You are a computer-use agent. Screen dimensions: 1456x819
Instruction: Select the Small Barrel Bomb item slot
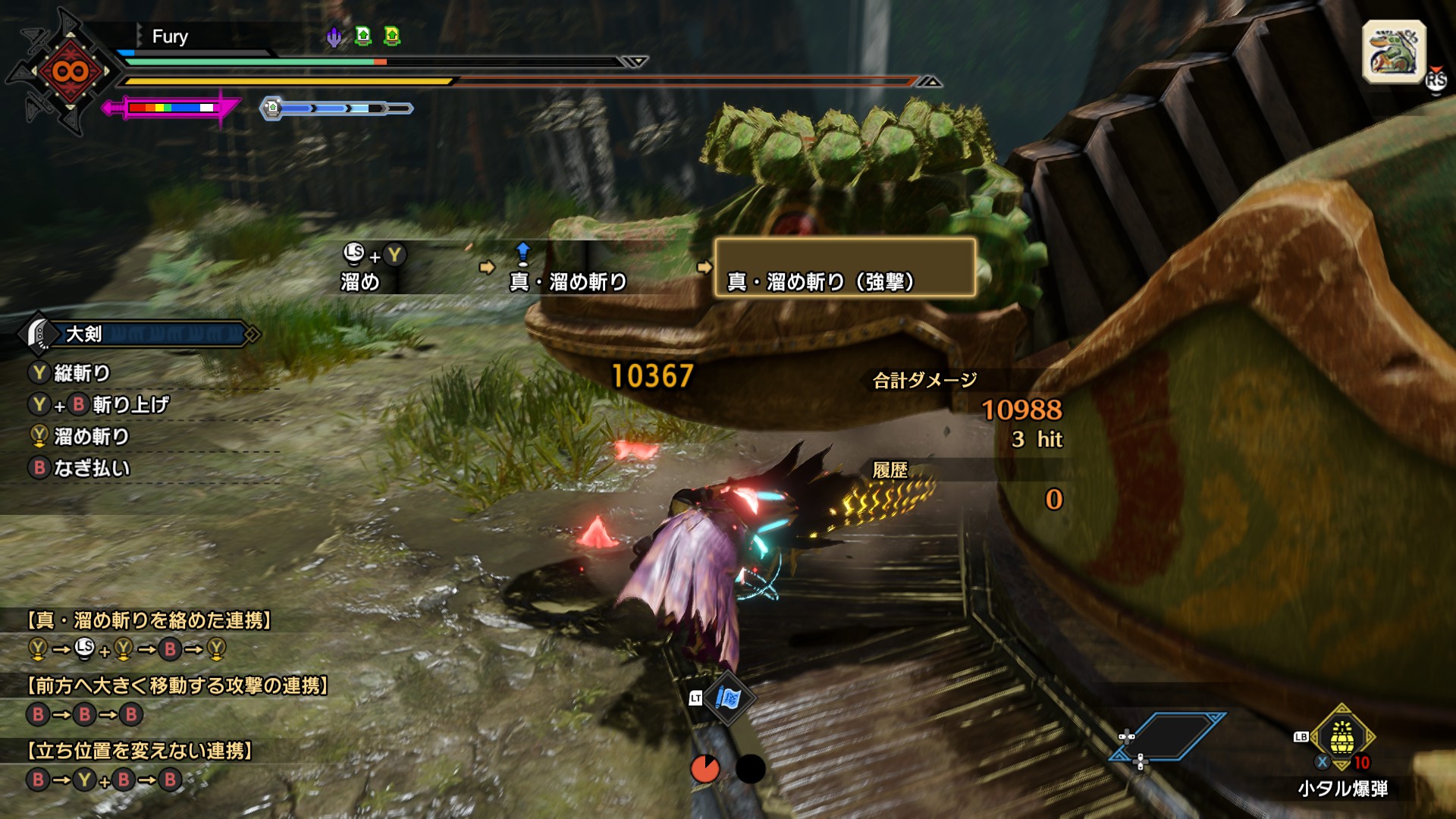tap(1341, 737)
